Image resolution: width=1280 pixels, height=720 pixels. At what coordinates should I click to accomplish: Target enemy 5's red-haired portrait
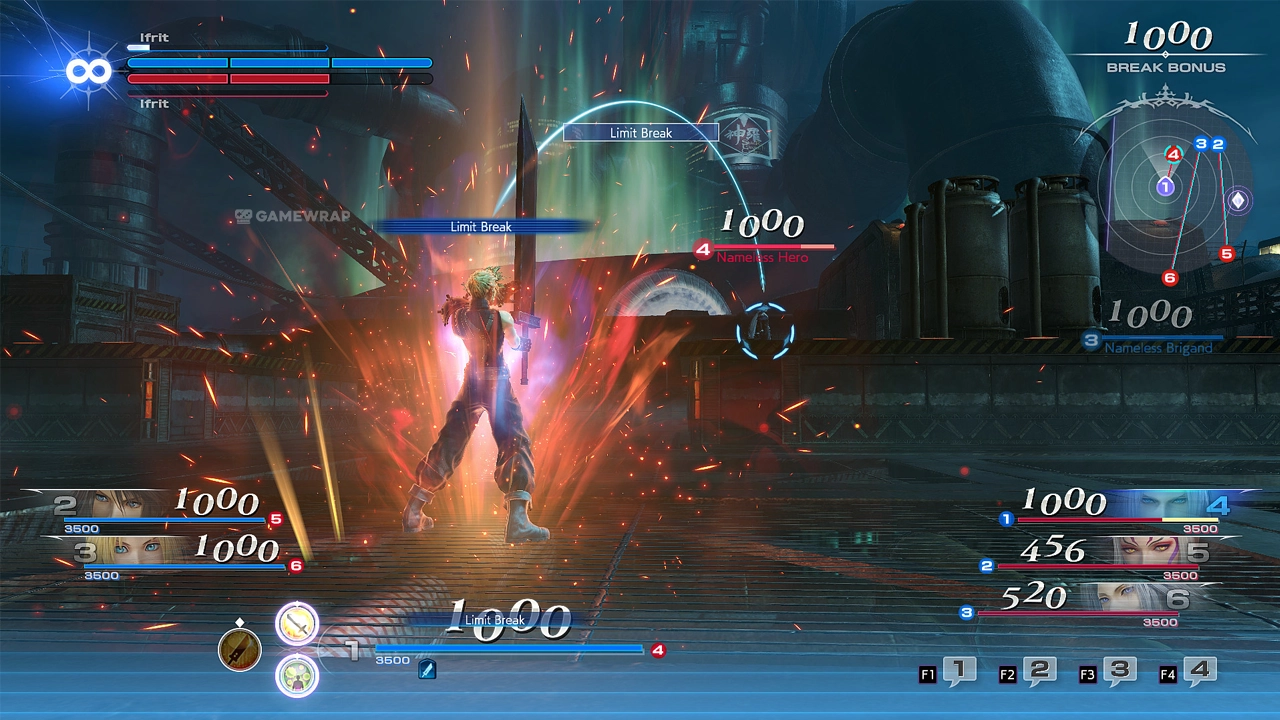[1147, 551]
